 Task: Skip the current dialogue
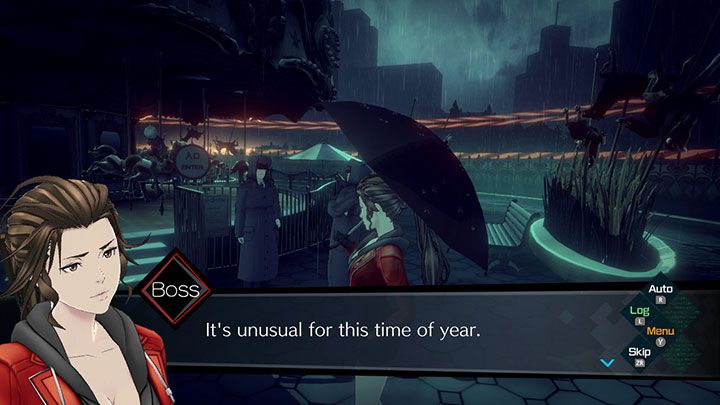pyautogui.click(x=639, y=352)
